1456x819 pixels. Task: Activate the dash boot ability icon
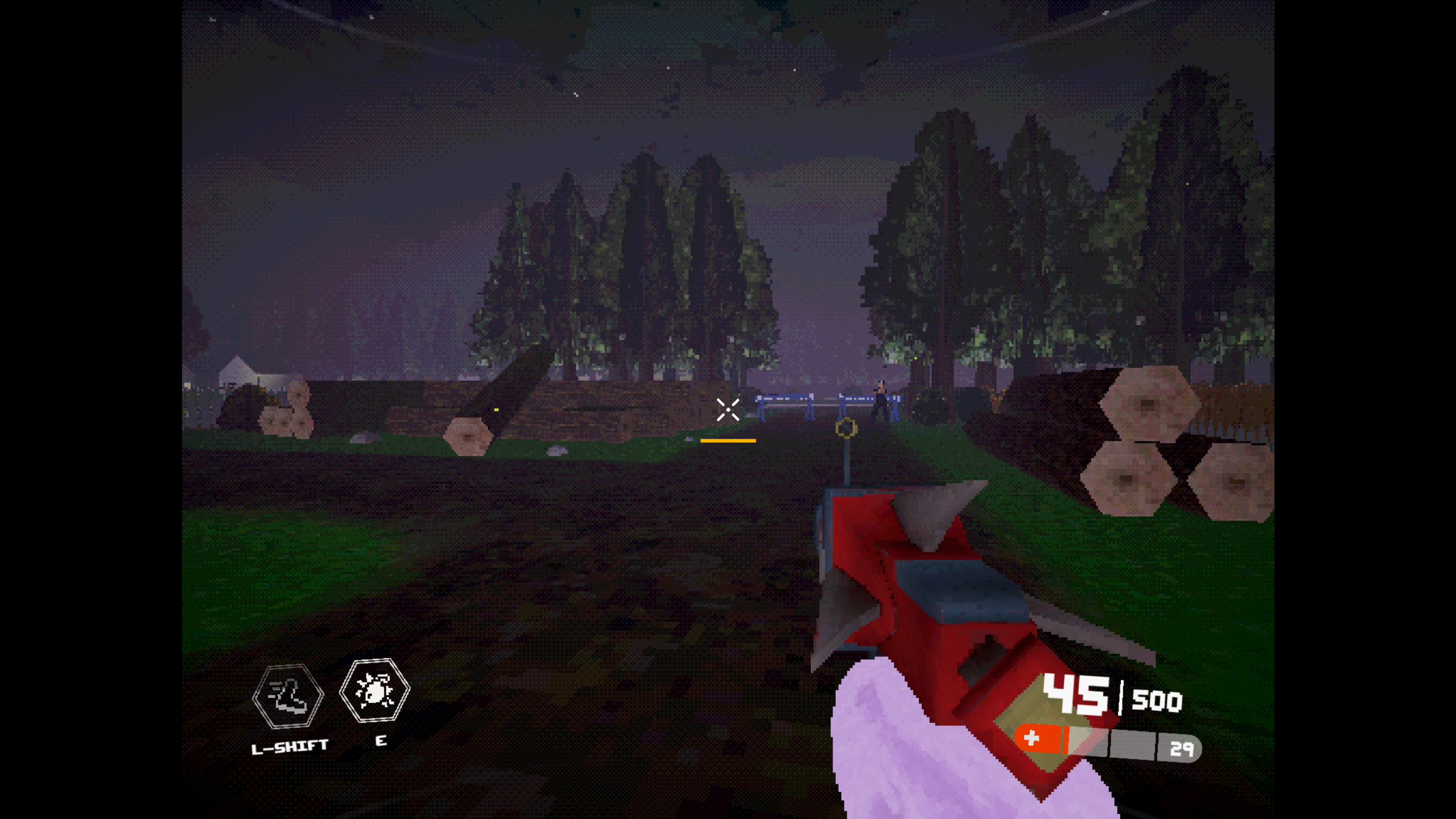click(x=288, y=696)
